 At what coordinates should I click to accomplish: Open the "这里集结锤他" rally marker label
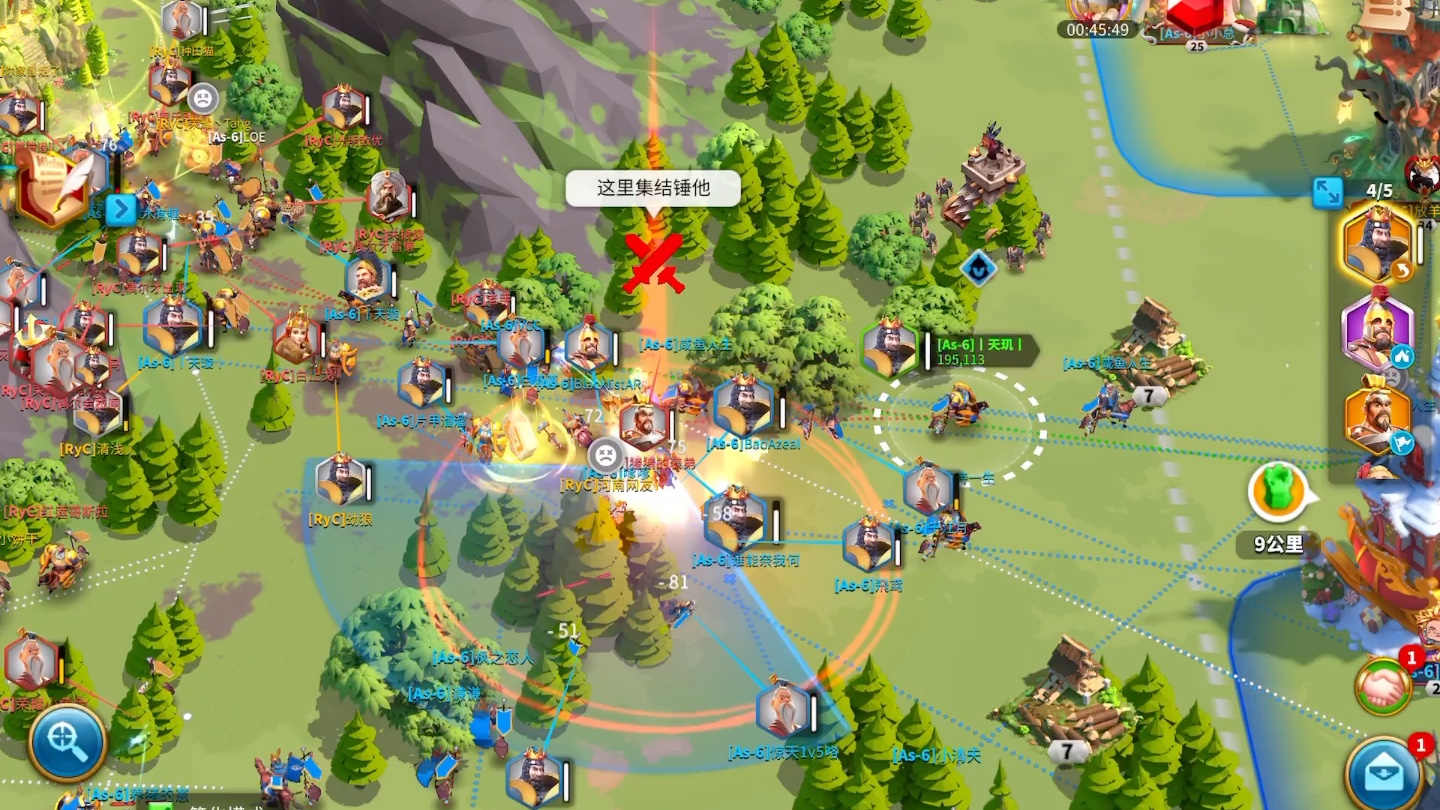coord(653,188)
